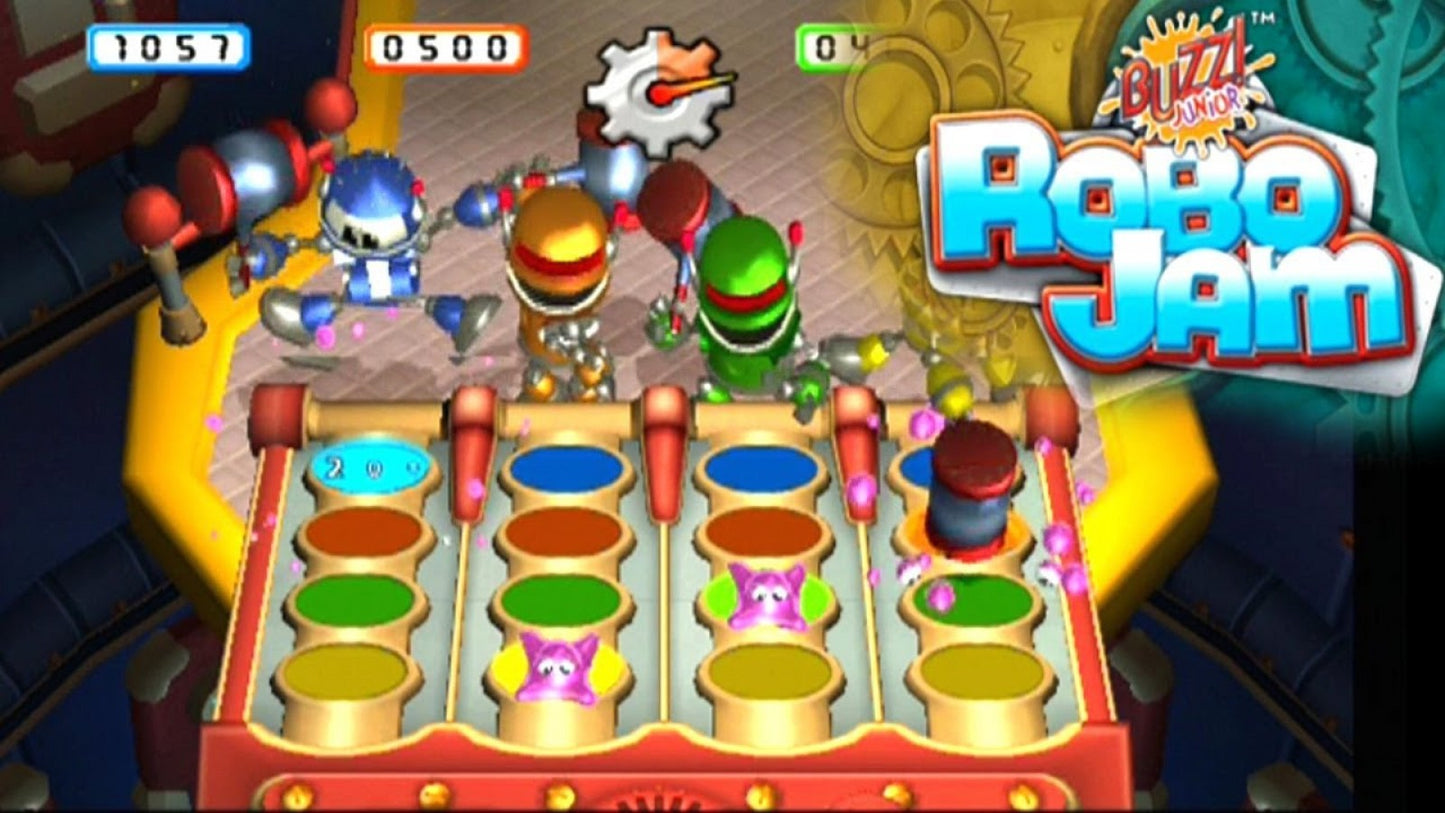The image size is (1445, 813).
Task: Toggle the orange player's score display showing 0500
Action: point(445,44)
